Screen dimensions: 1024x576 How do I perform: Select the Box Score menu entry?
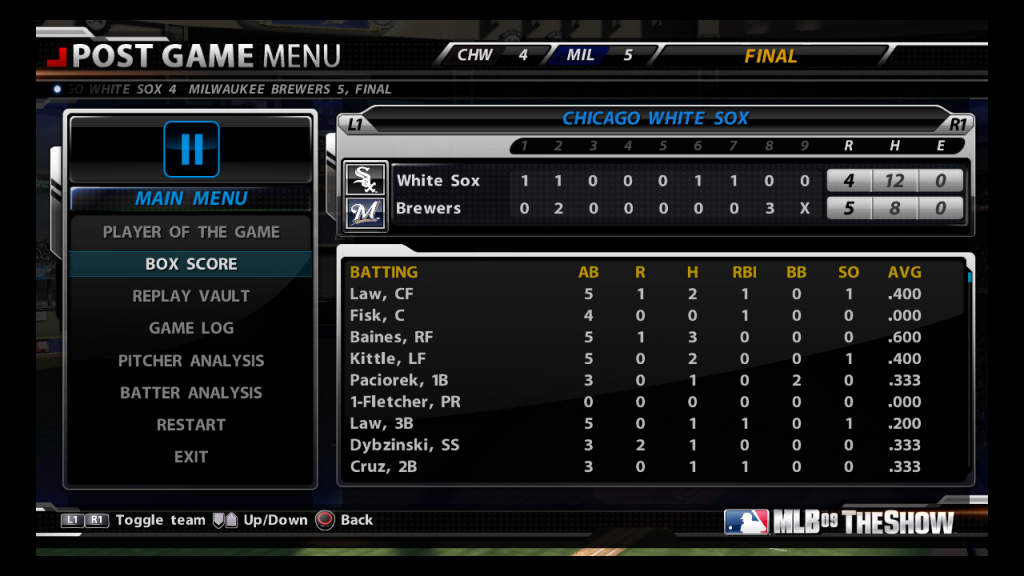[191, 264]
